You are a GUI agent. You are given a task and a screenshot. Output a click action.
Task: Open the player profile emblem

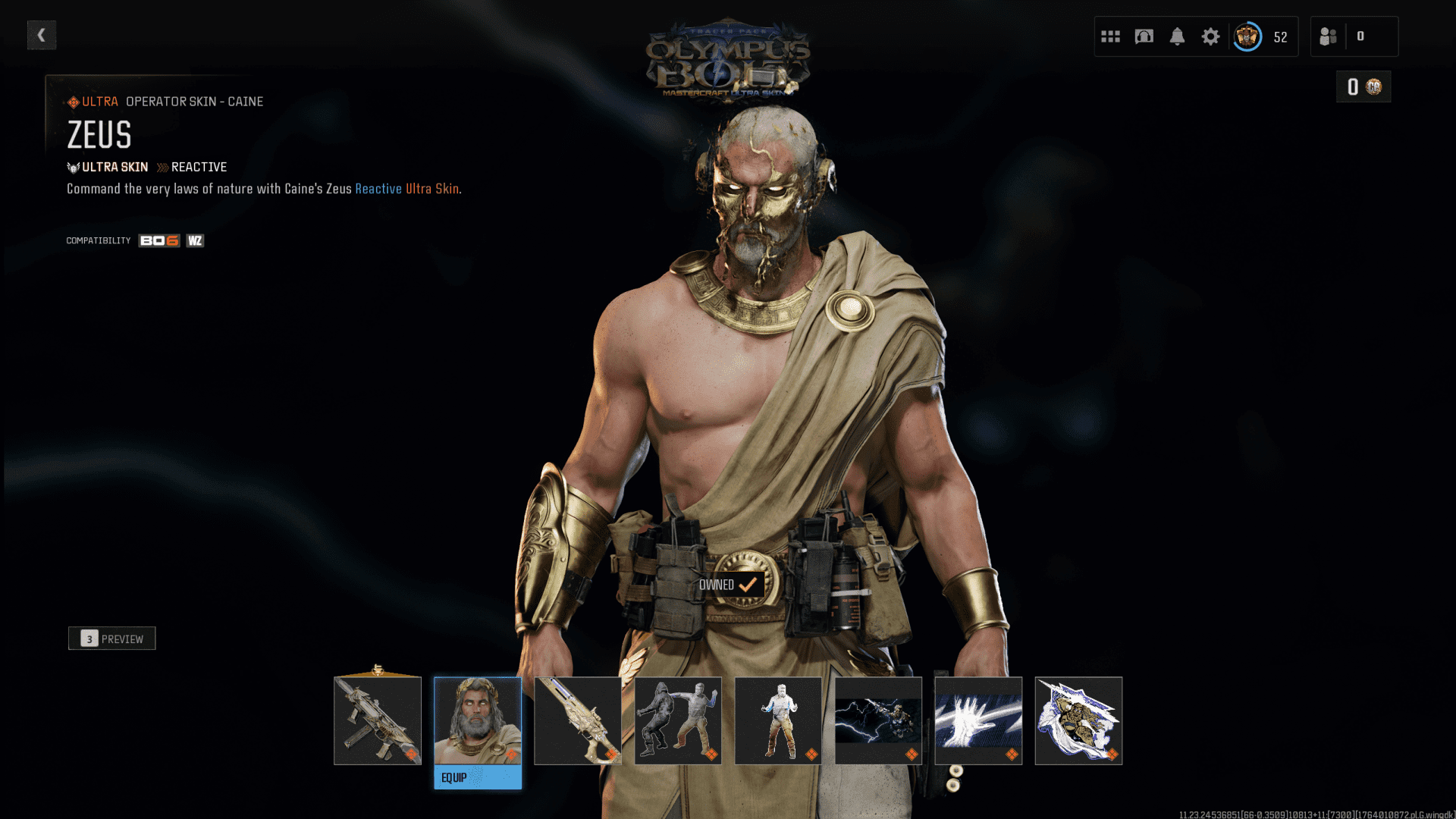coord(1247,36)
